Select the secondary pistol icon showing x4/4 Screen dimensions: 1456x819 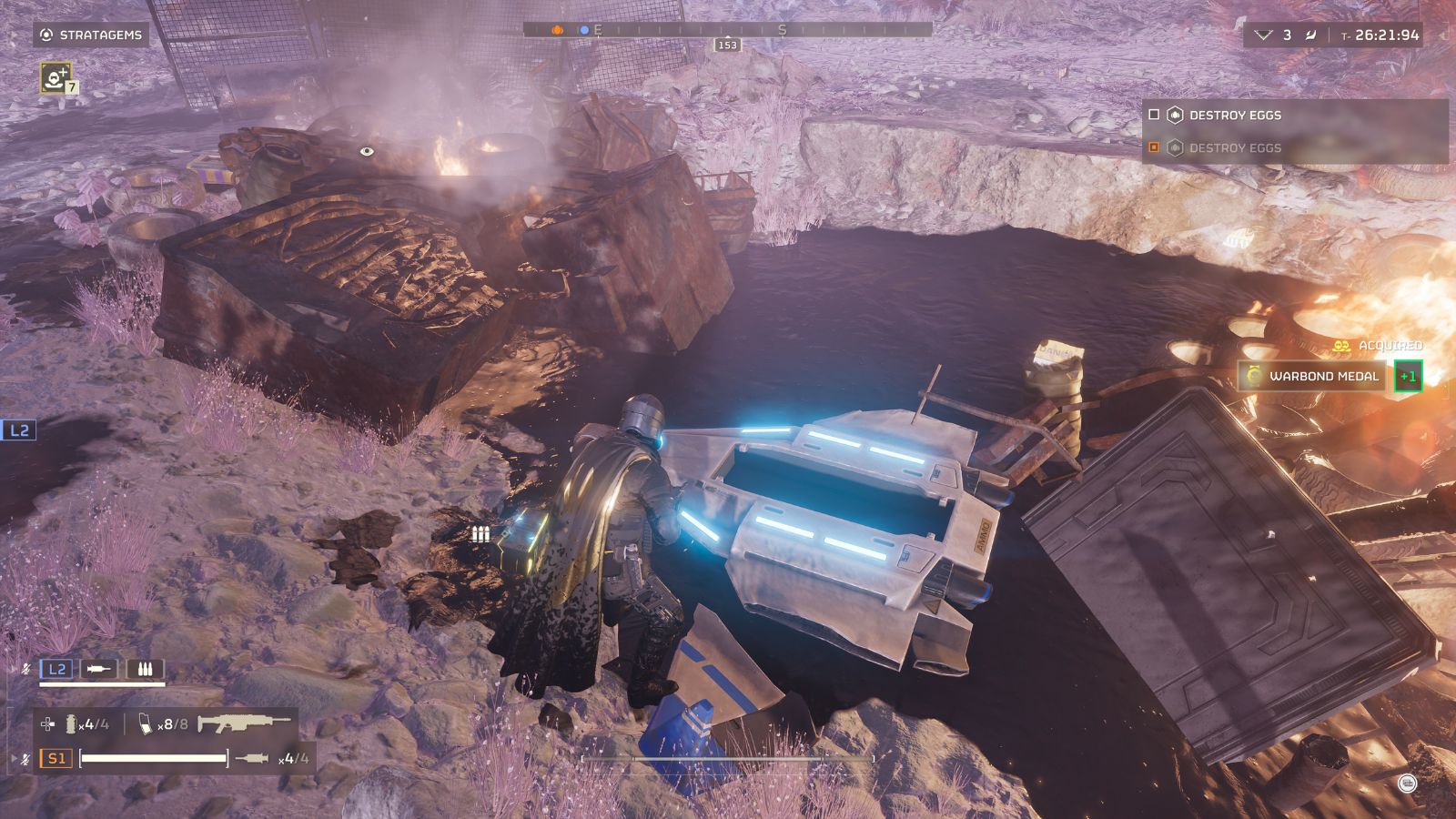pyautogui.click(x=252, y=758)
